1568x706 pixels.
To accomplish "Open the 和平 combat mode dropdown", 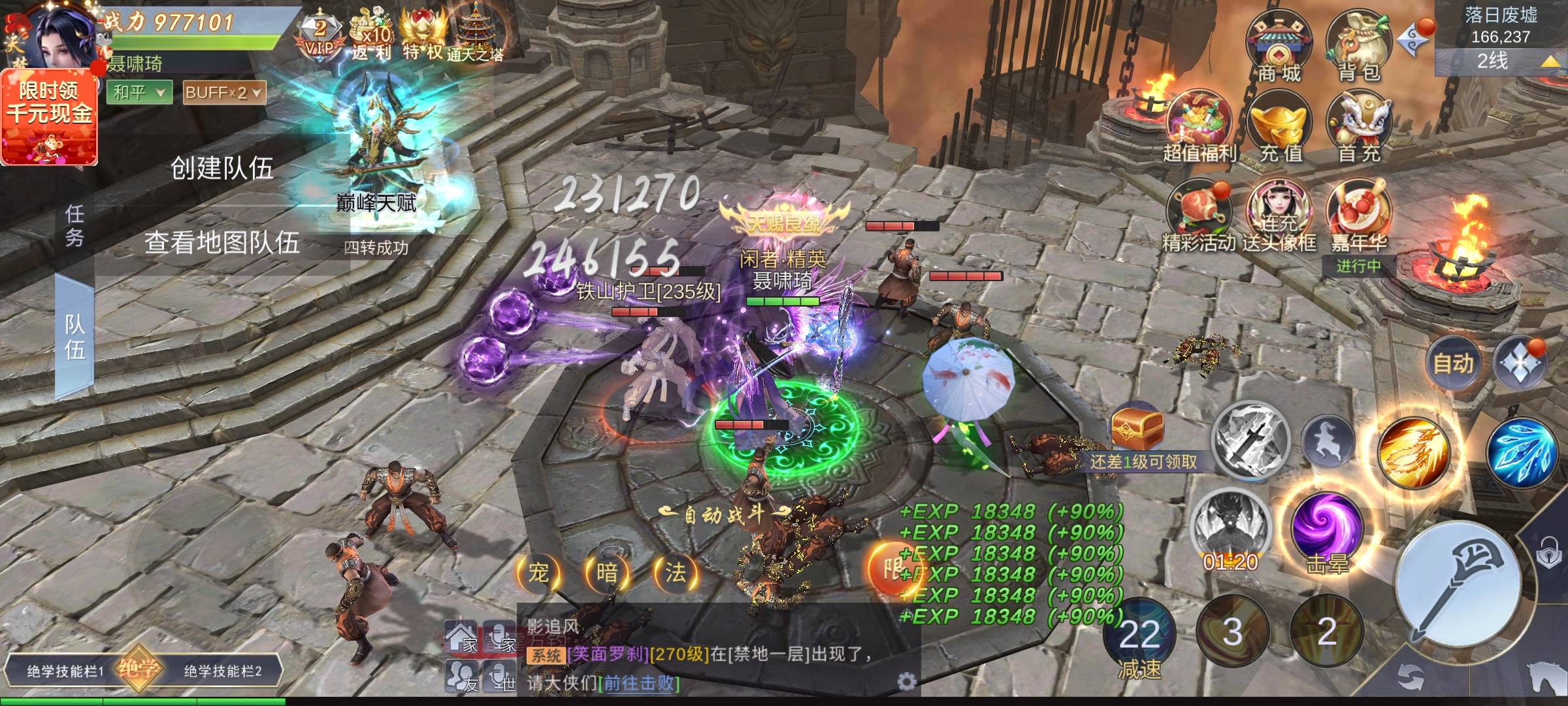I will click(139, 93).
